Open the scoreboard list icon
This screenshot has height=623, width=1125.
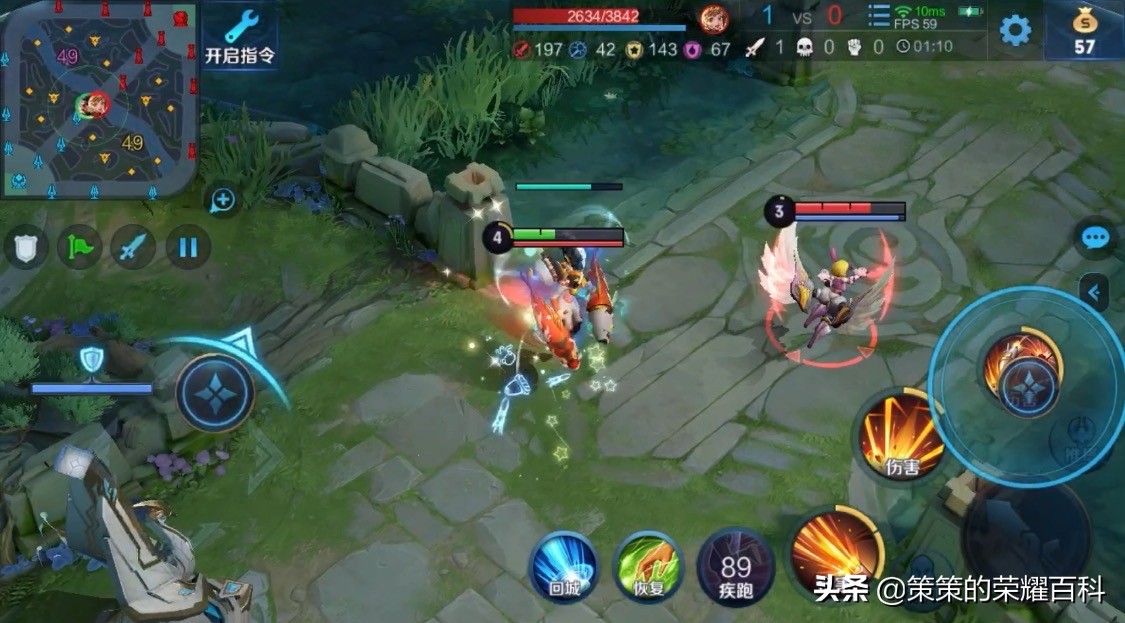(879, 17)
